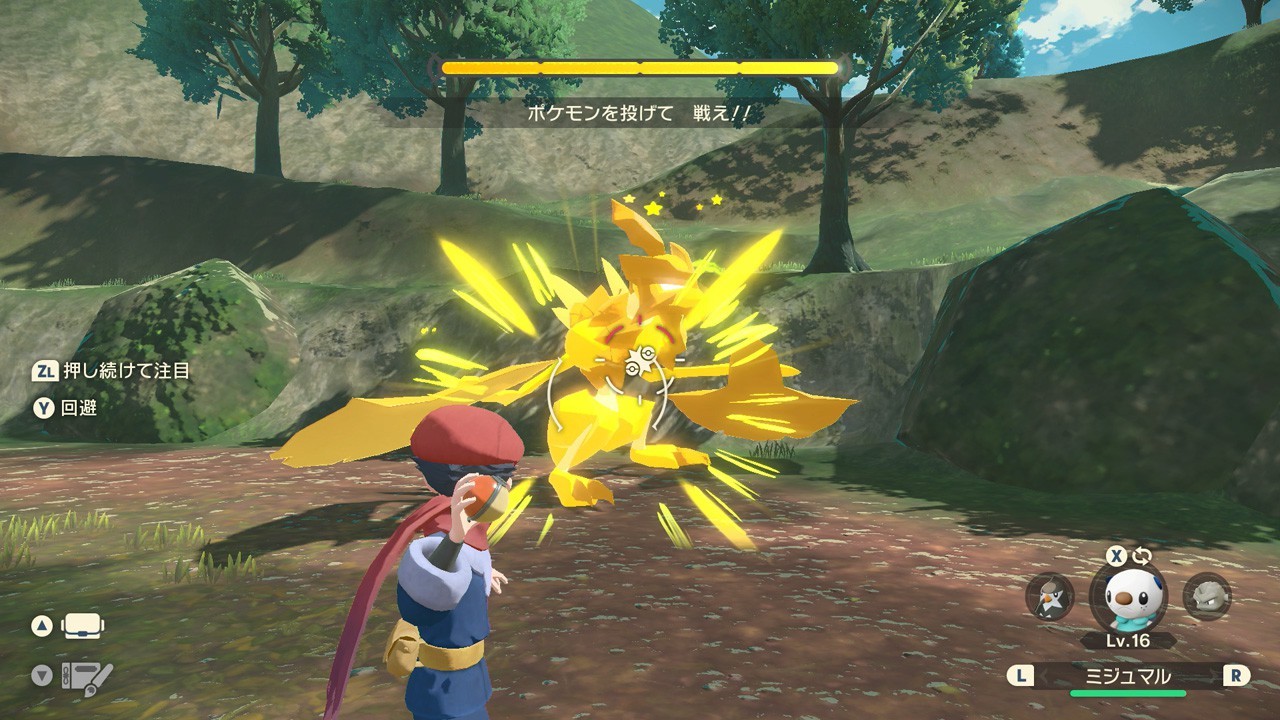The height and width of the screenshot is (720, 1280).
Task: Open the crafting kit with the down arrow icon
Action: click(88, 676)
